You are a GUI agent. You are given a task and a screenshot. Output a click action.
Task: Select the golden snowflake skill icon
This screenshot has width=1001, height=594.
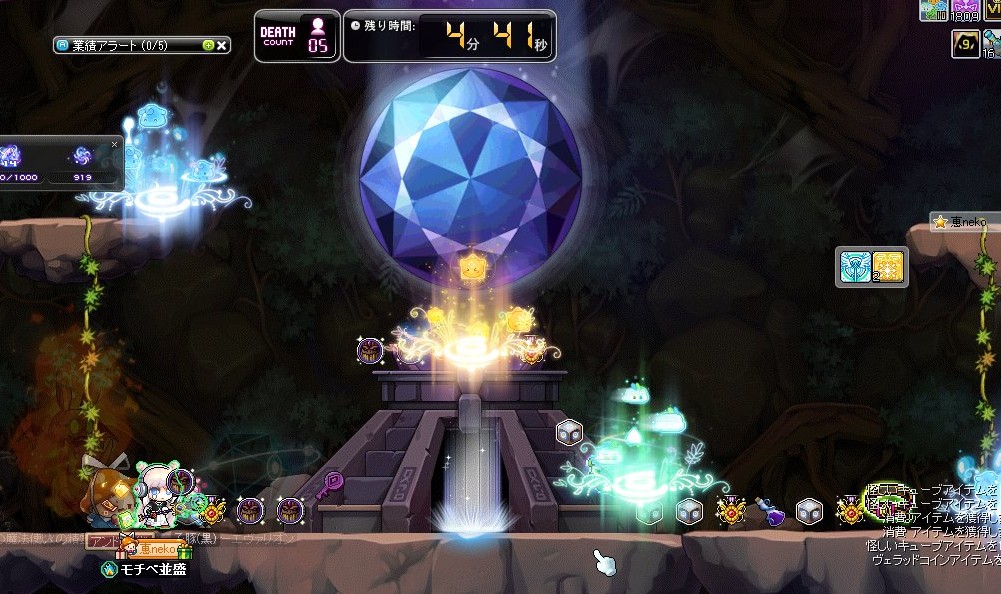pyautogui.click(x=888, y=267)
